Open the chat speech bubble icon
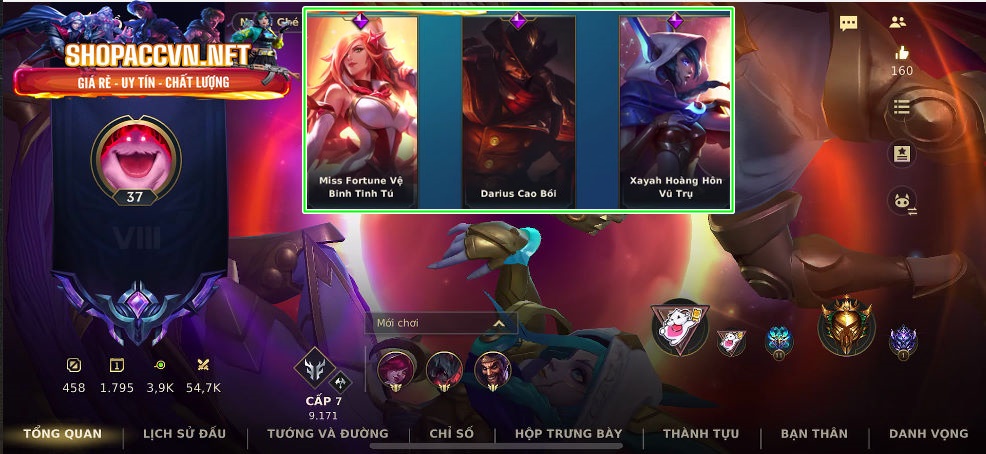This screenshot has height=454, width=986. coord(848,23)
